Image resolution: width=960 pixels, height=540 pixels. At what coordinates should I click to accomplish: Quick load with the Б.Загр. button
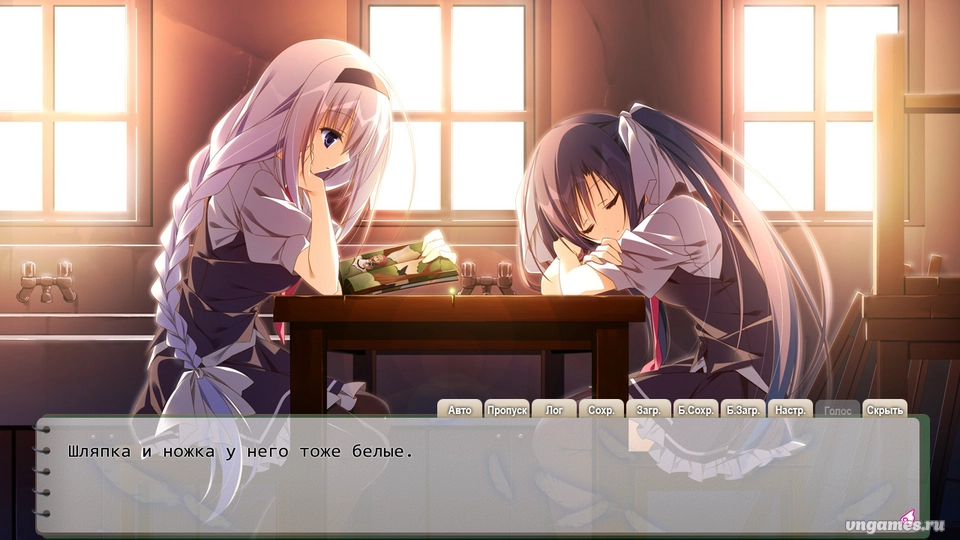[x=743, y=410]
